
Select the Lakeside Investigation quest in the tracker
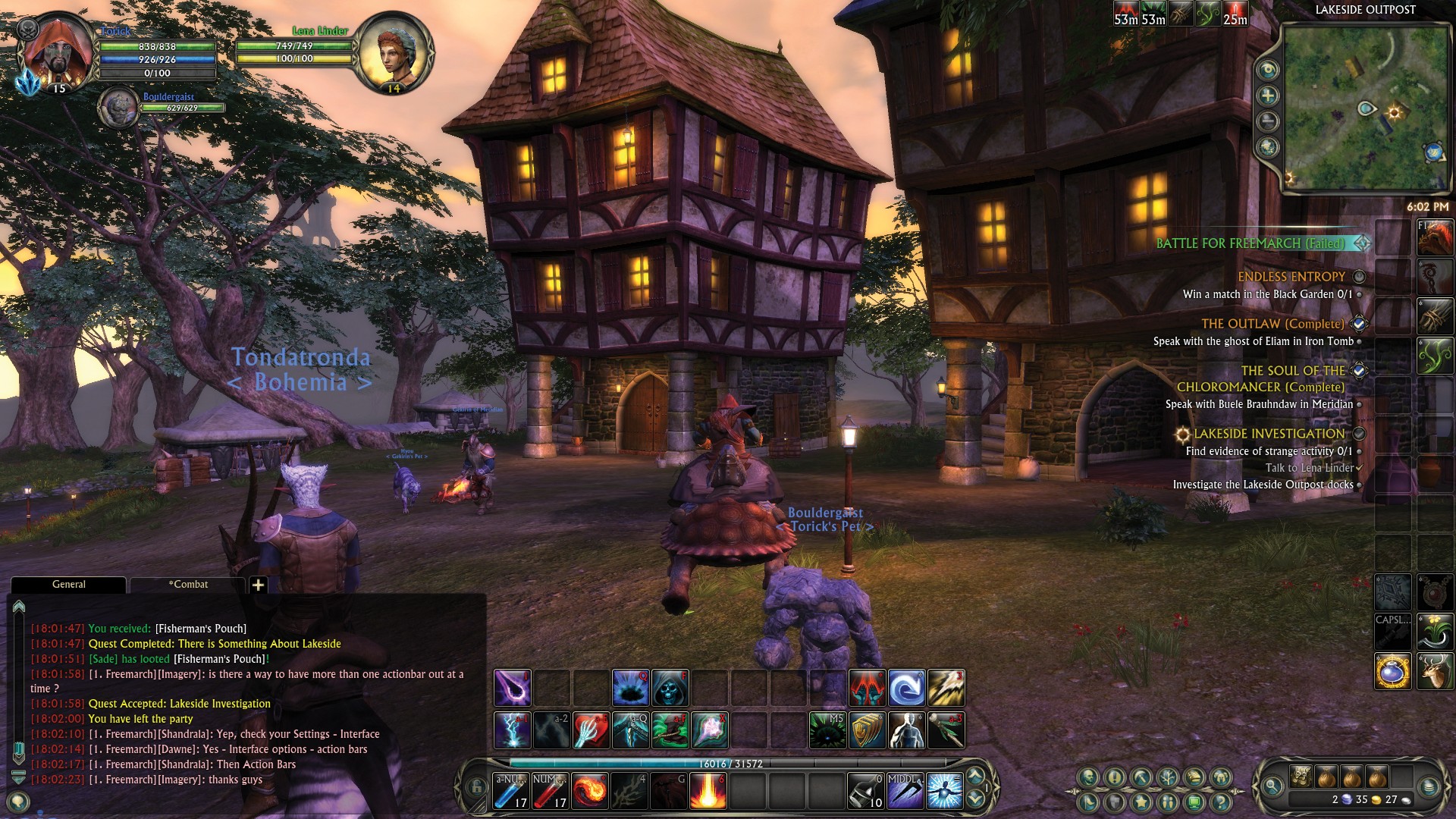[x=1269, y=434]
